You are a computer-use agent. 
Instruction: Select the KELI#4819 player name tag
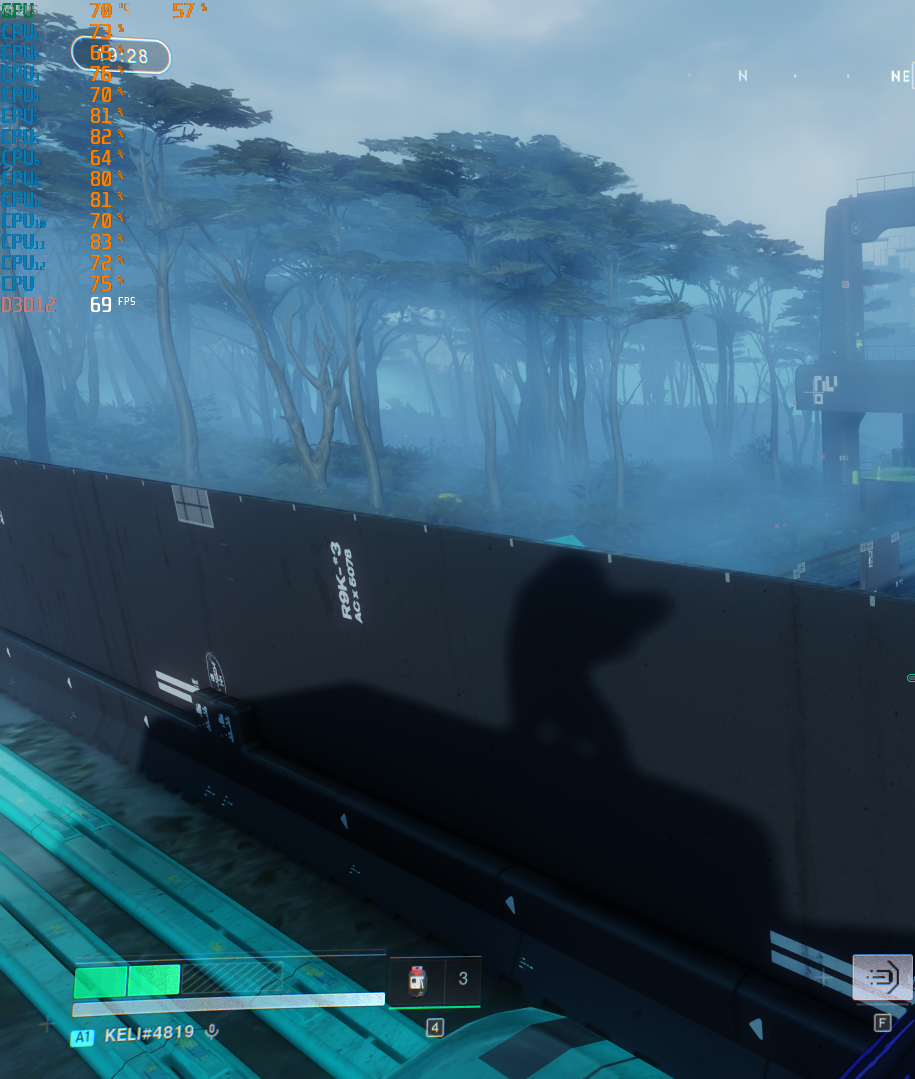tap(149, 1034)
